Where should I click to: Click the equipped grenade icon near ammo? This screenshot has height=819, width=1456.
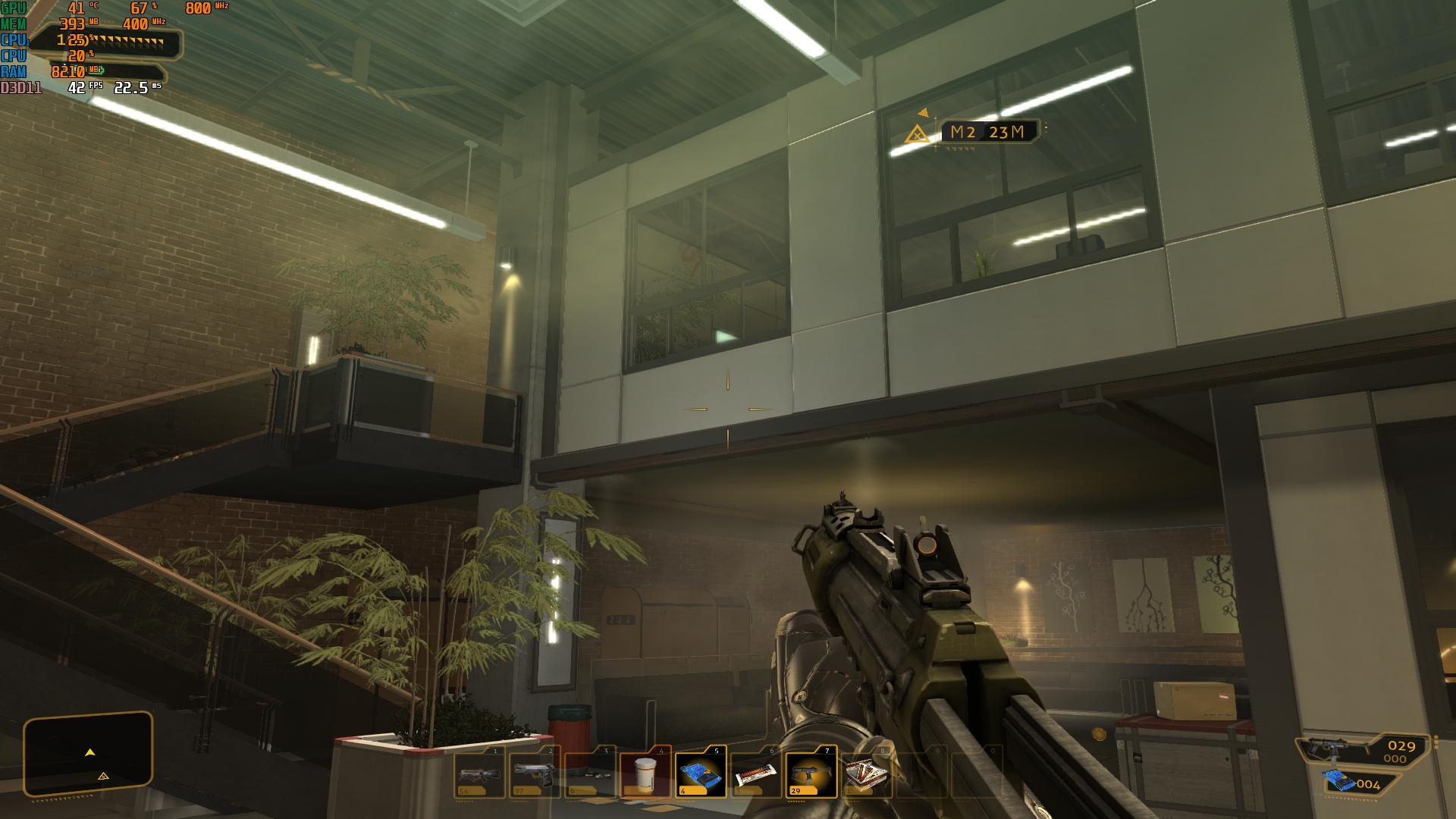point(1339,781)
